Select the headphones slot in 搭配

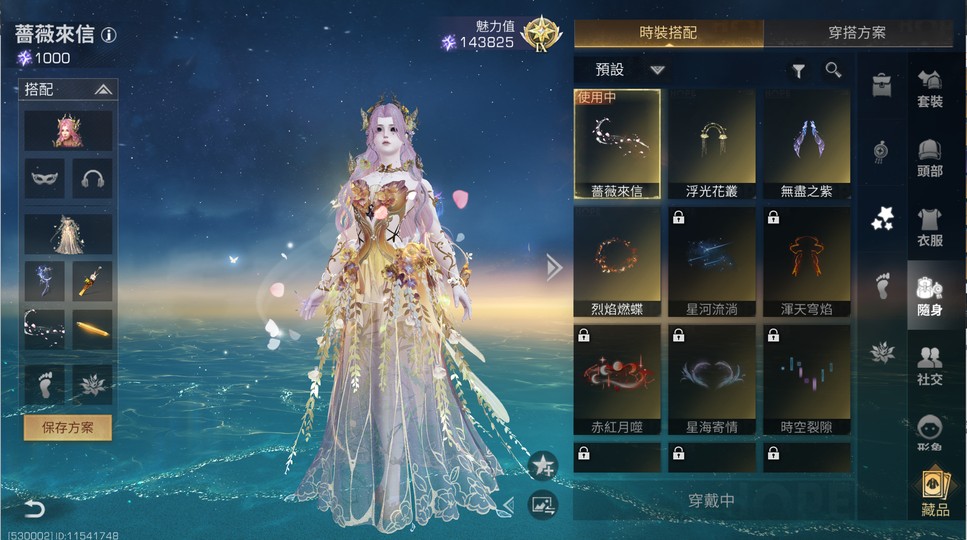pyautogui.click(x=92, y=178)
